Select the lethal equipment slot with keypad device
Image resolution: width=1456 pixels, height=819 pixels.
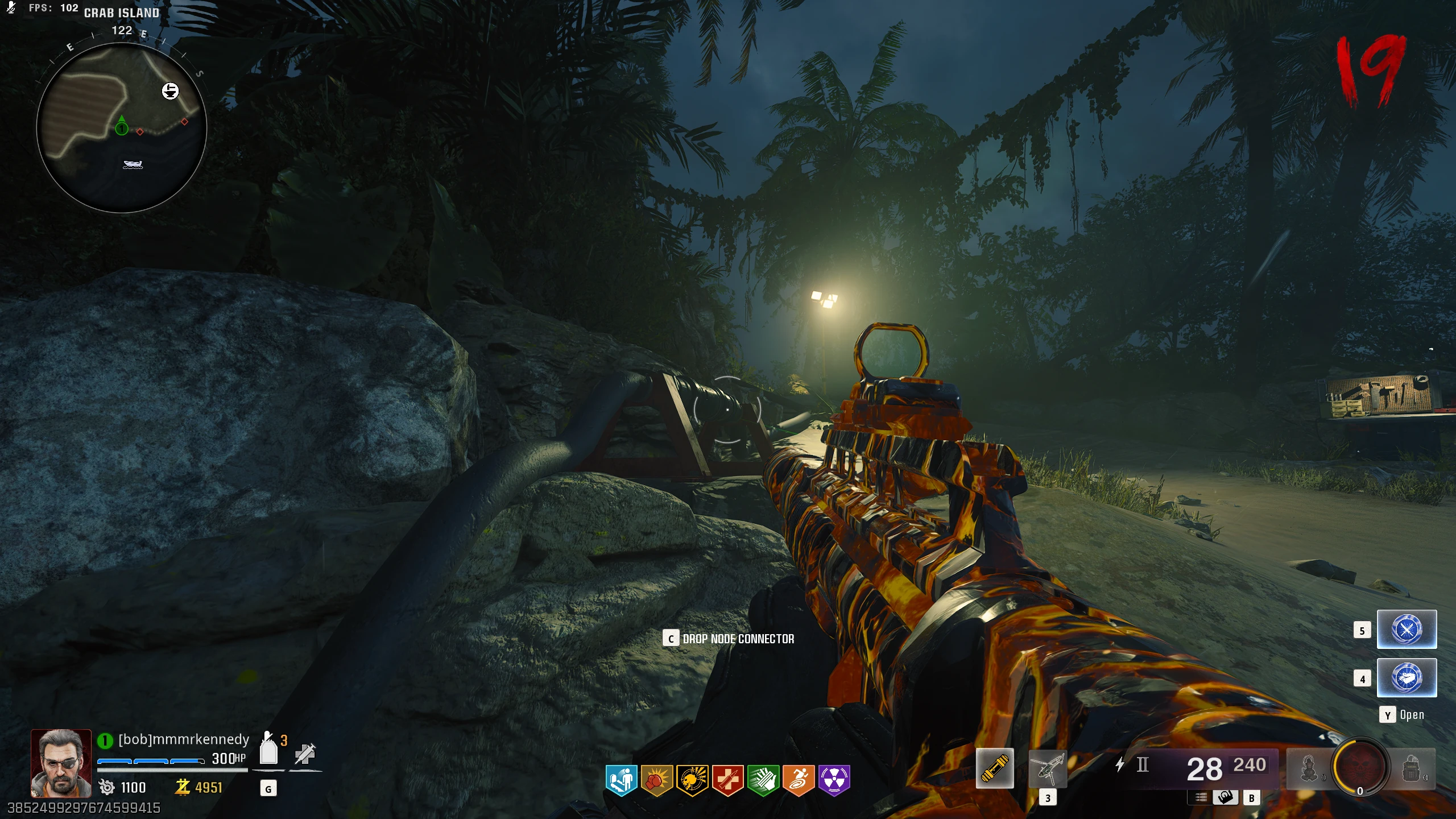point(1412,768)
